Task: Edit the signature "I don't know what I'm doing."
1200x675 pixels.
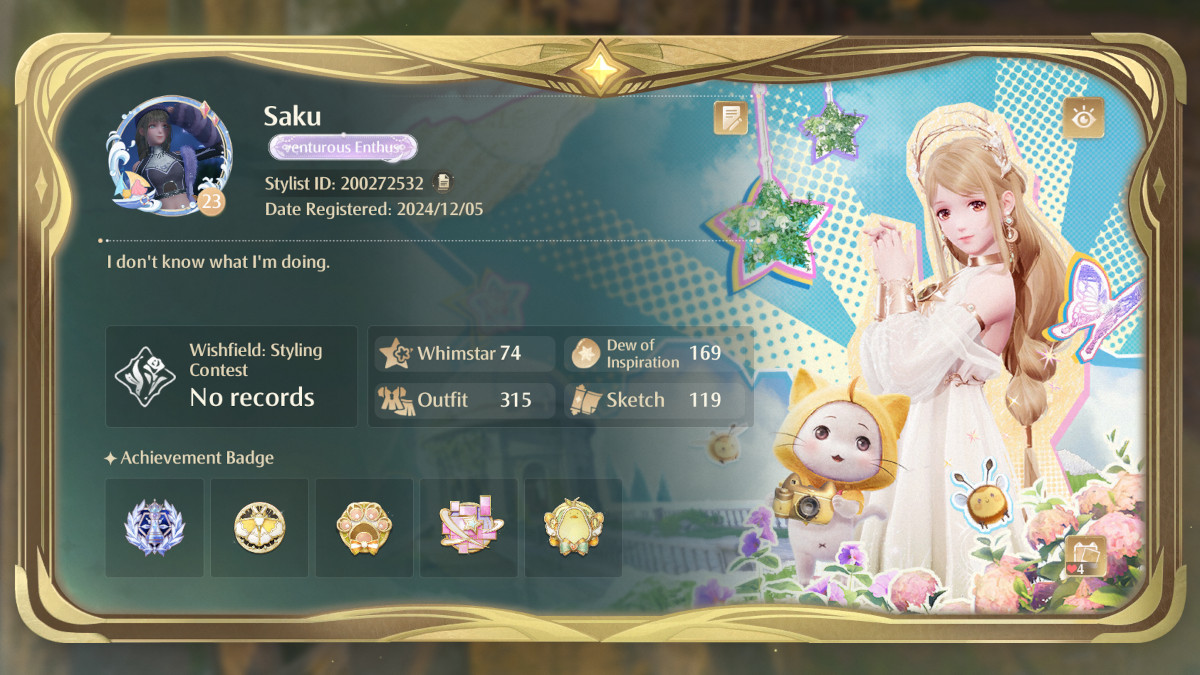Action: pyautogui.click(x=218, y=263)
